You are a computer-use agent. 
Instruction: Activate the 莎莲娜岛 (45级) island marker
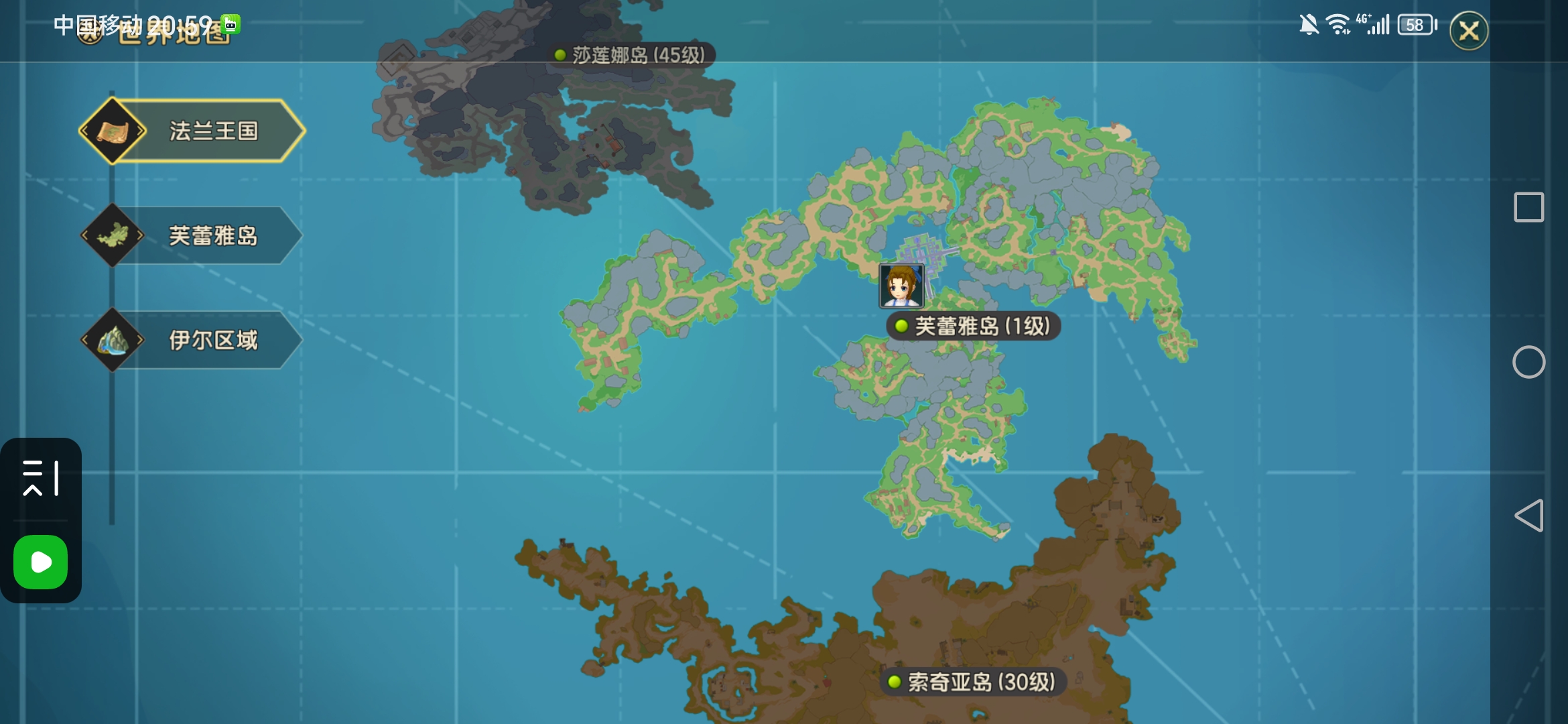point(632,56)
